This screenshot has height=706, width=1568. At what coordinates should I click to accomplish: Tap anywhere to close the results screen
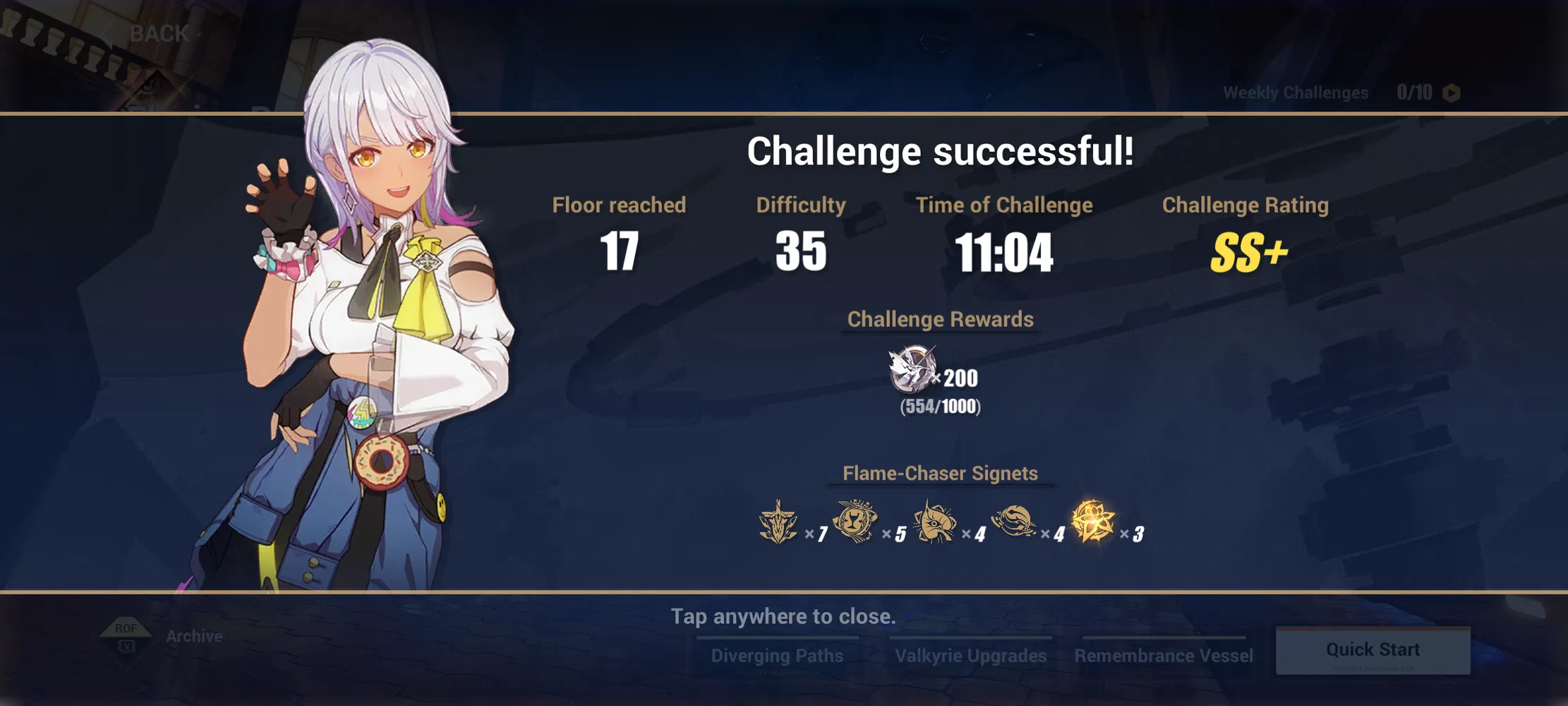click(x=783, y=616)
